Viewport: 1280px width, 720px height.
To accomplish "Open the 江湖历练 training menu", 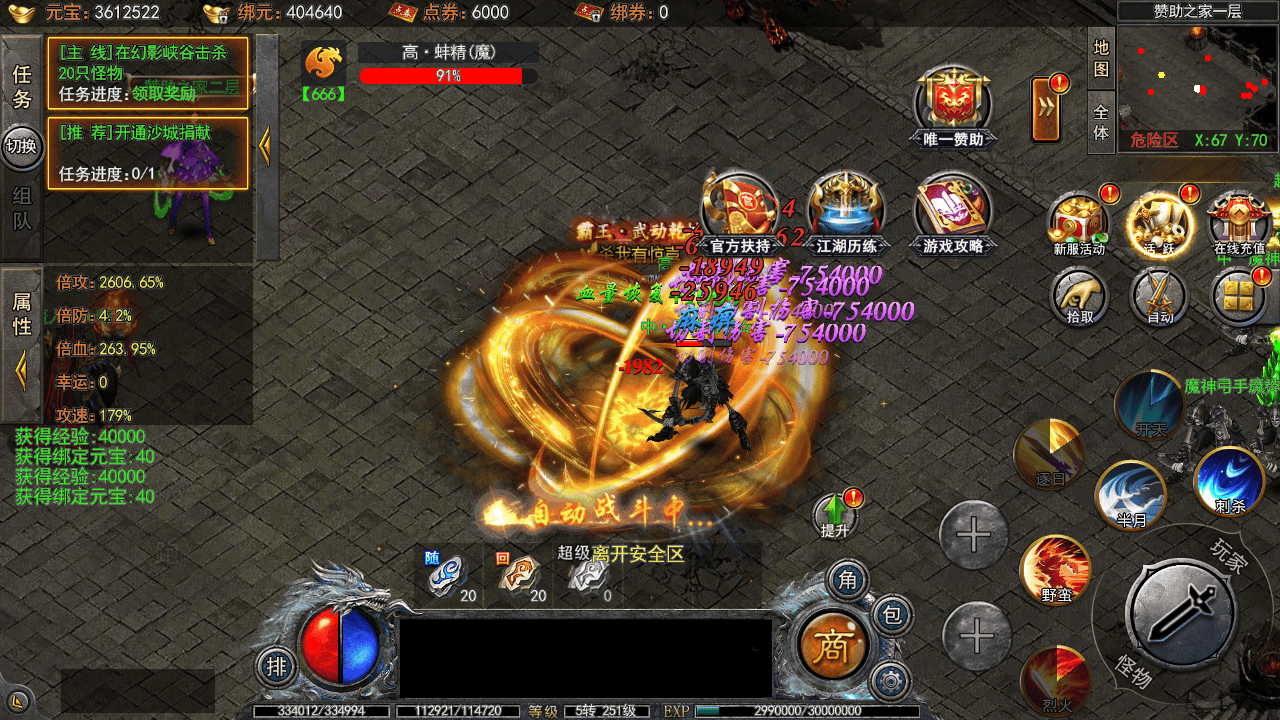I will pyautogui.click(x=846, y=210).
